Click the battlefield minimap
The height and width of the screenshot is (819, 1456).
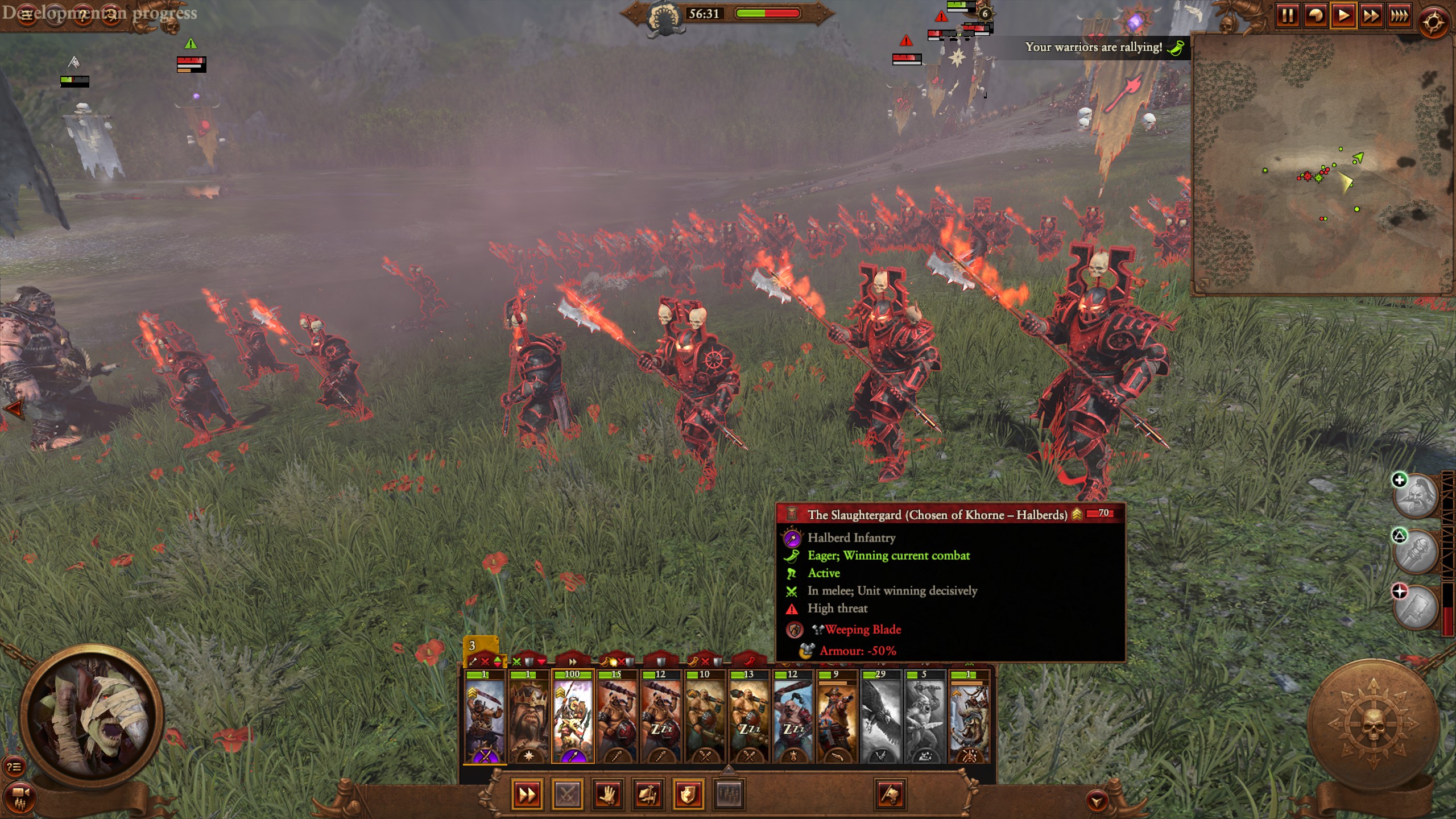(1321, 164)
